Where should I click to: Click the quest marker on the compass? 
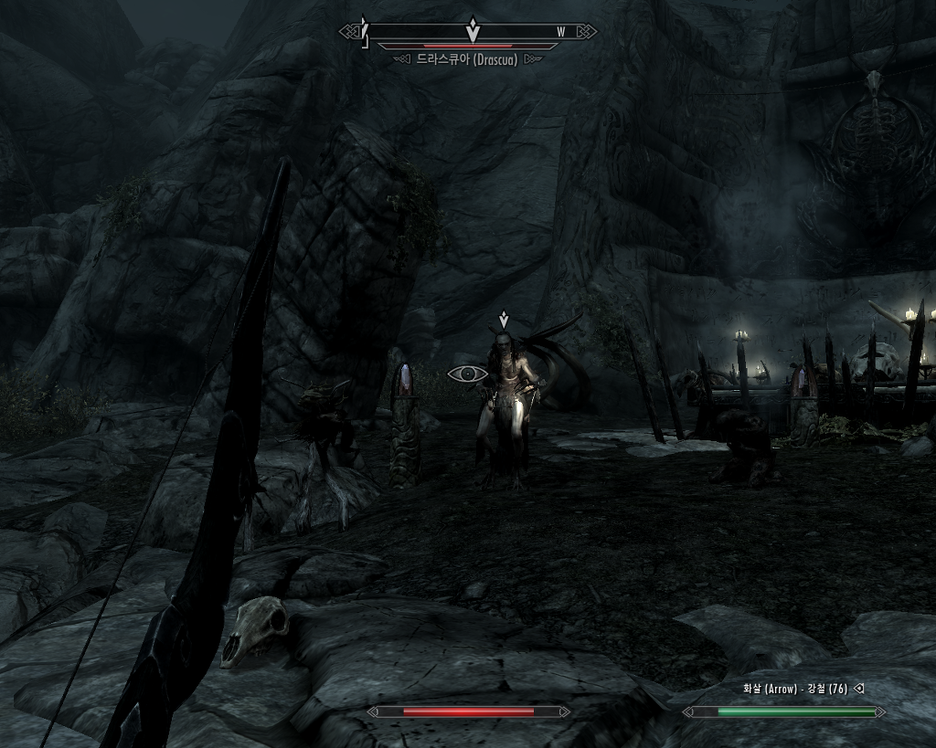[473, 28]
